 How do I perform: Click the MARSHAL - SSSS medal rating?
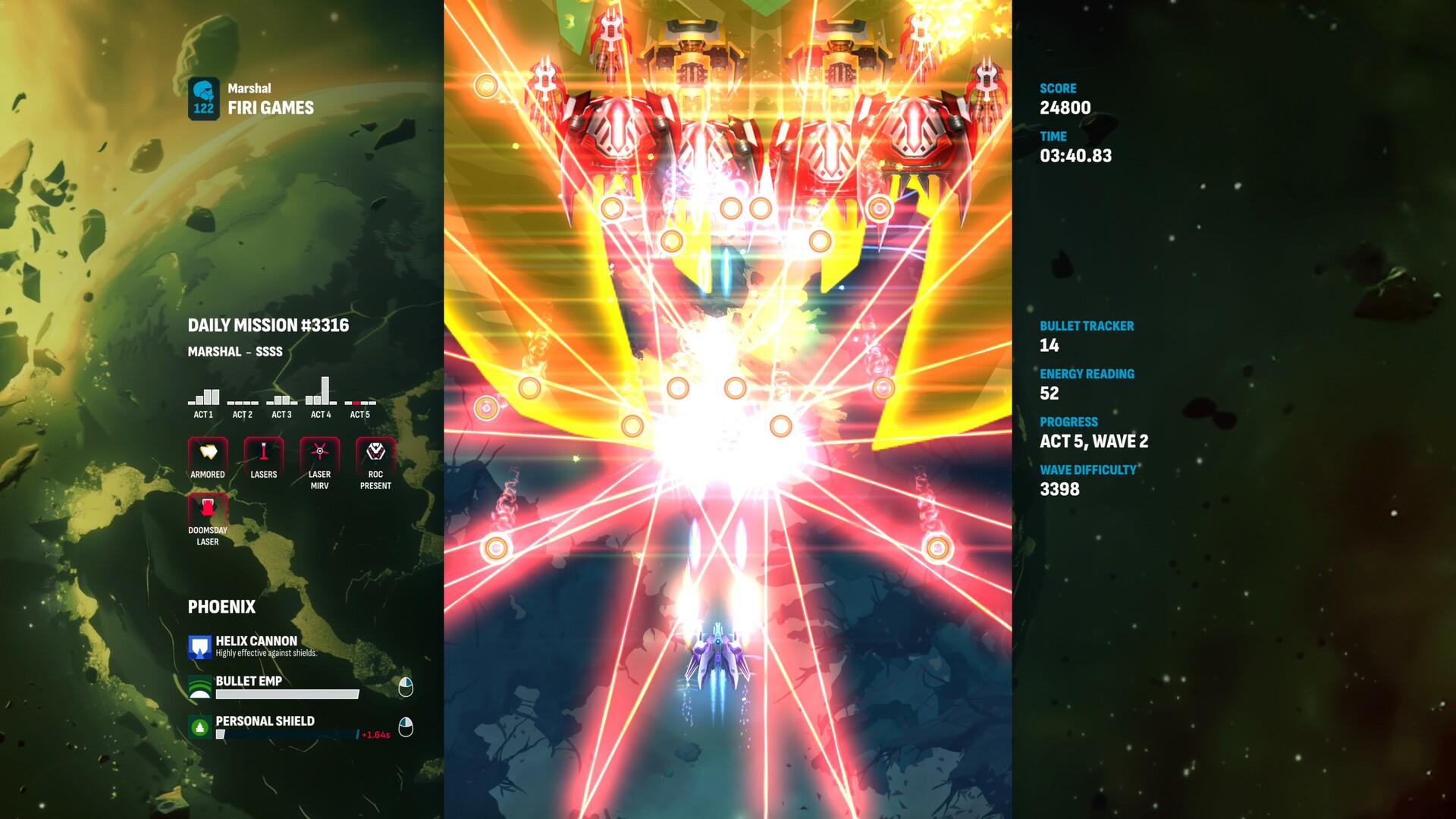[236, 351]
